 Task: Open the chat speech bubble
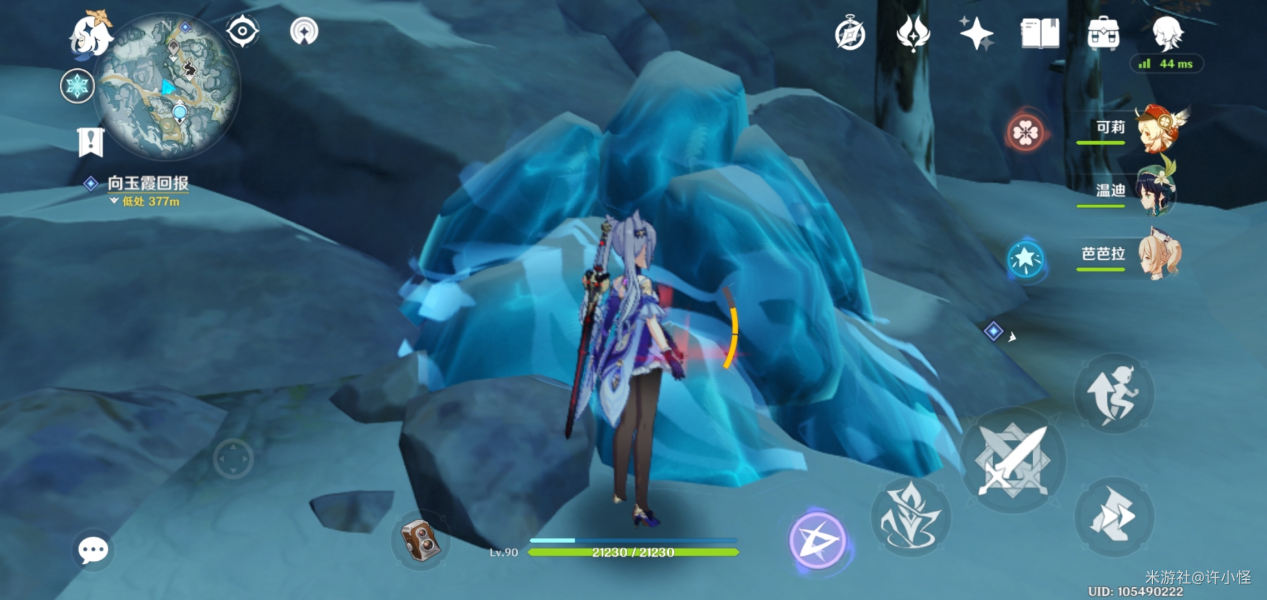(94, 549)
